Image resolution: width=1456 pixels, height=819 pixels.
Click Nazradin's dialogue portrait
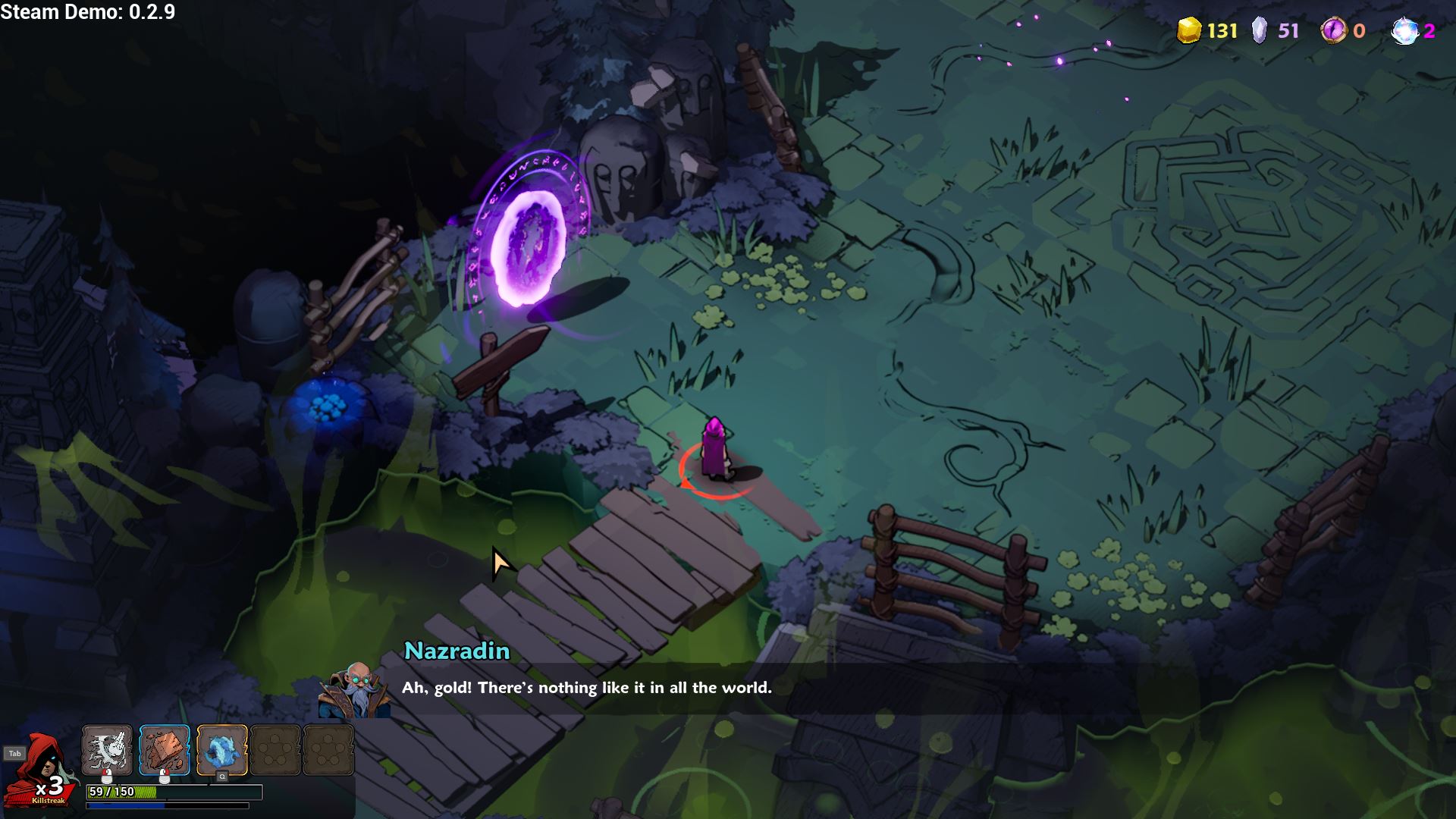(x=355, y=690)
